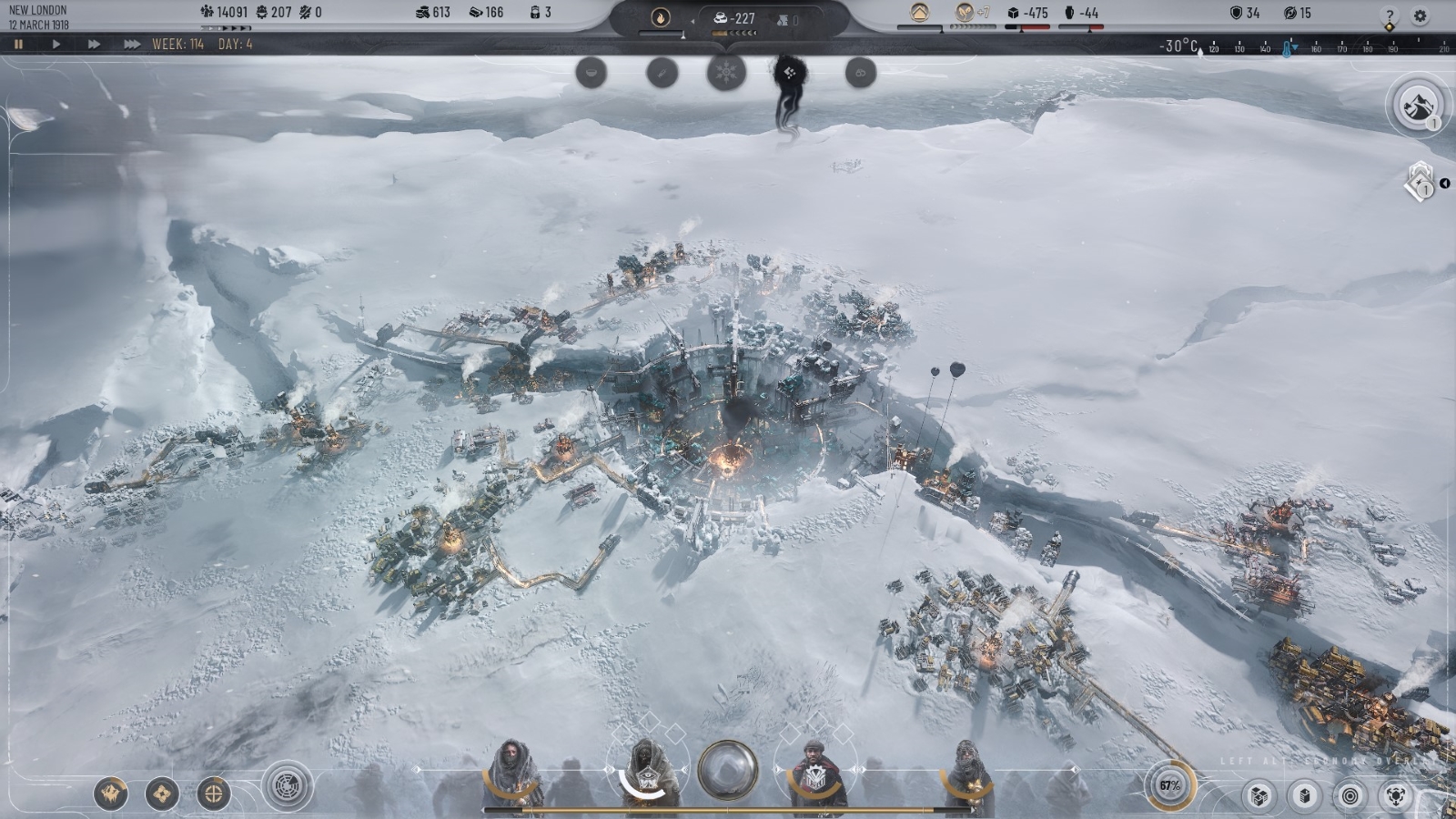Select the snowflake problem icon
The width and height of the screenshot is (1456, 819).
coord(726,73)
